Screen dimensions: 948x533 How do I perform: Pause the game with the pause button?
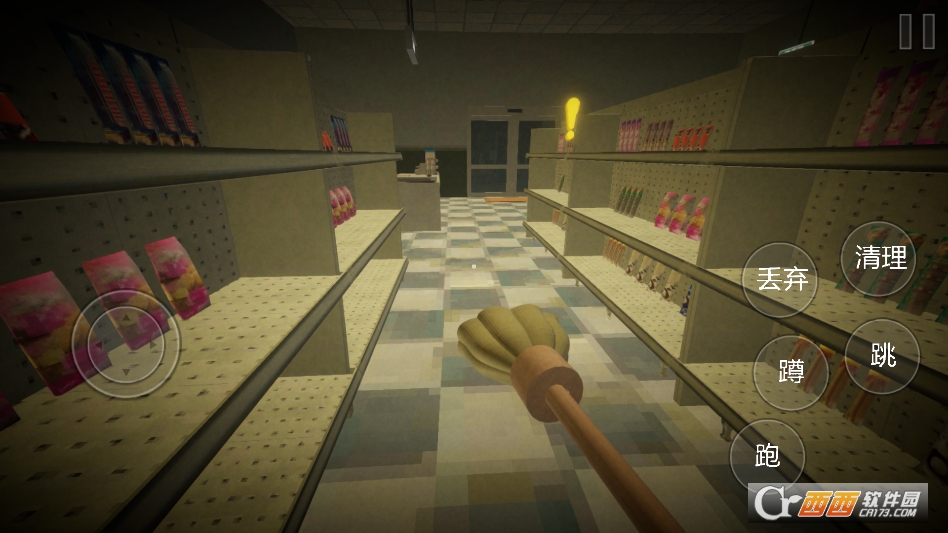point(916,31)
